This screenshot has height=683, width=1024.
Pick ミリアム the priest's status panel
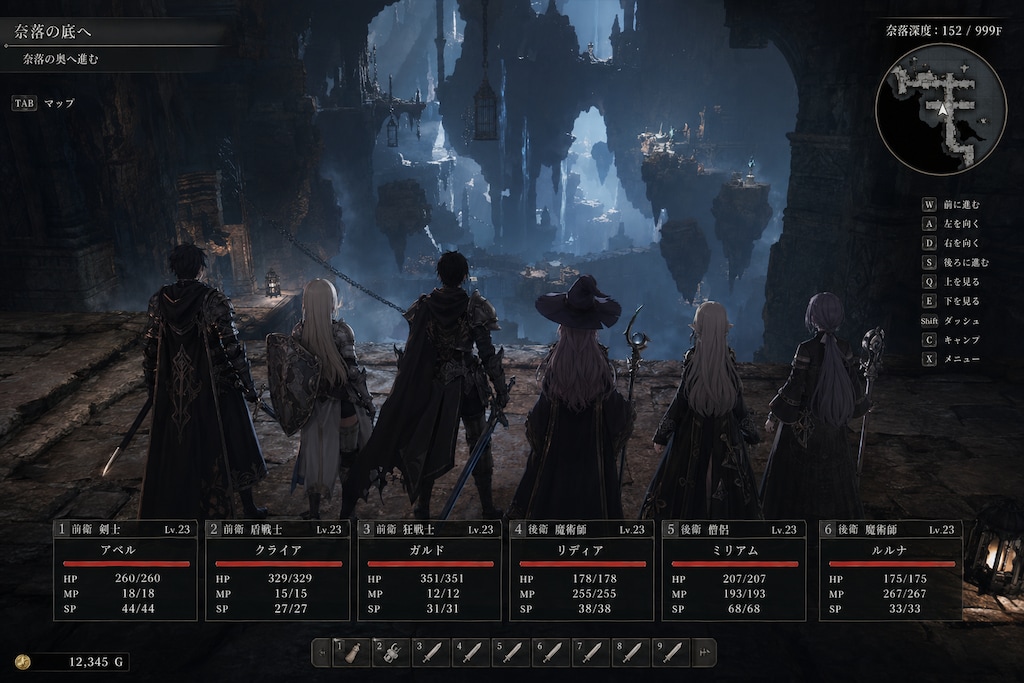733,570
